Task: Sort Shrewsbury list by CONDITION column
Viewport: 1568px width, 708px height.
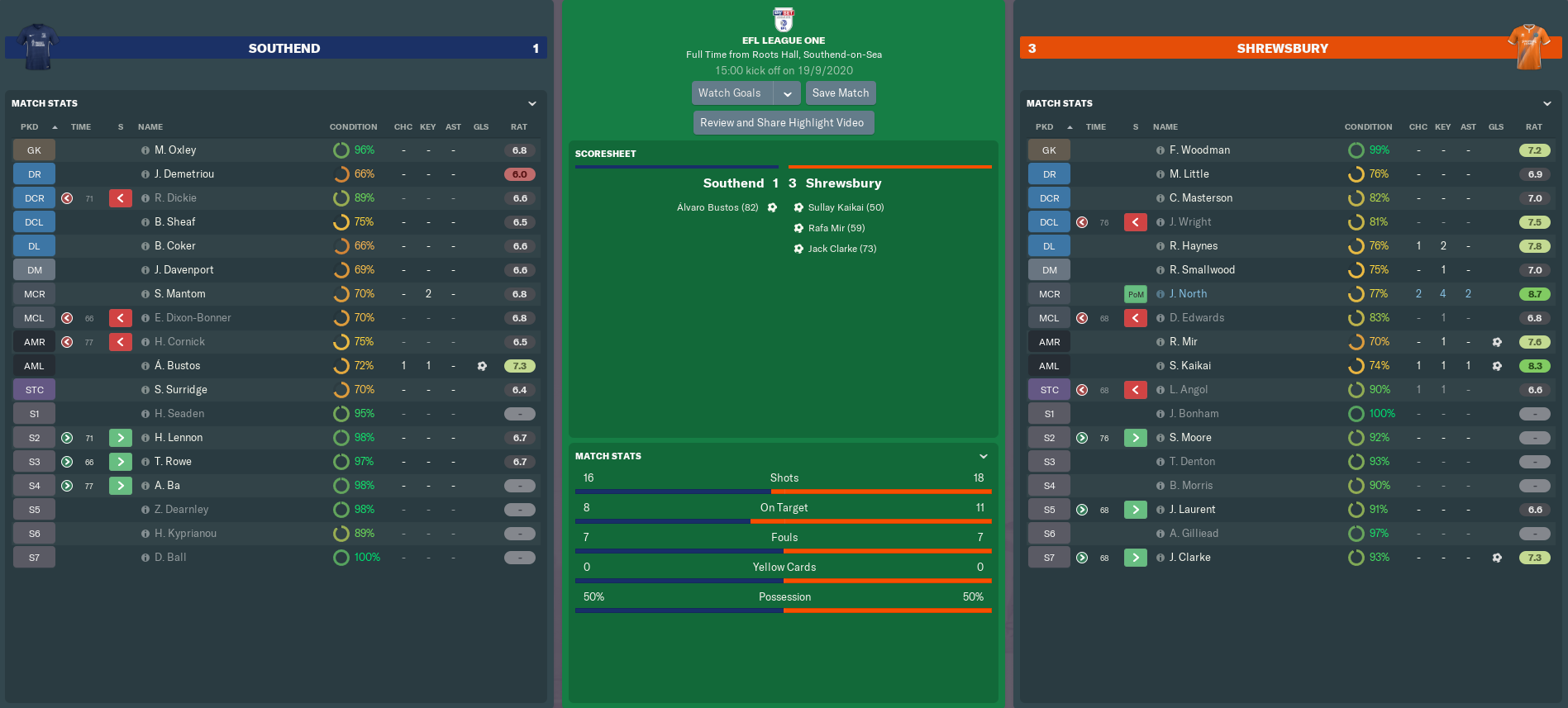Action: coord(1368,127)
